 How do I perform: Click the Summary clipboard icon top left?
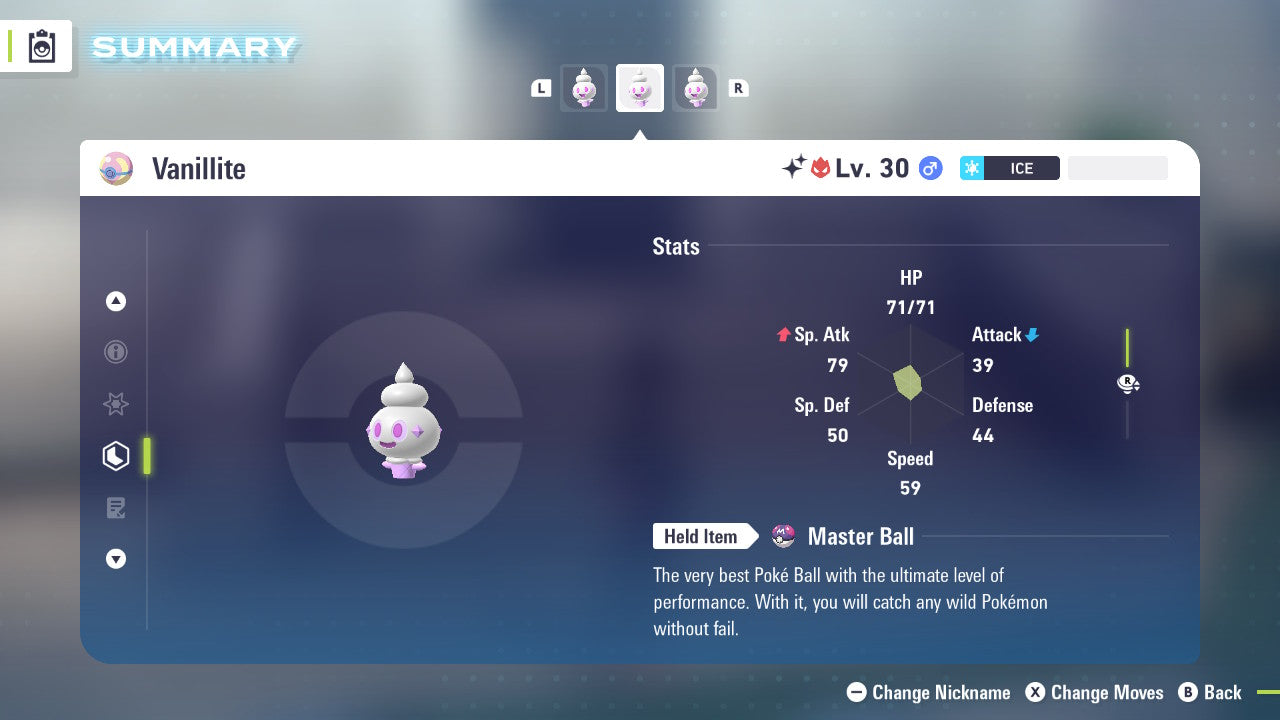click(x=40, y=46)
